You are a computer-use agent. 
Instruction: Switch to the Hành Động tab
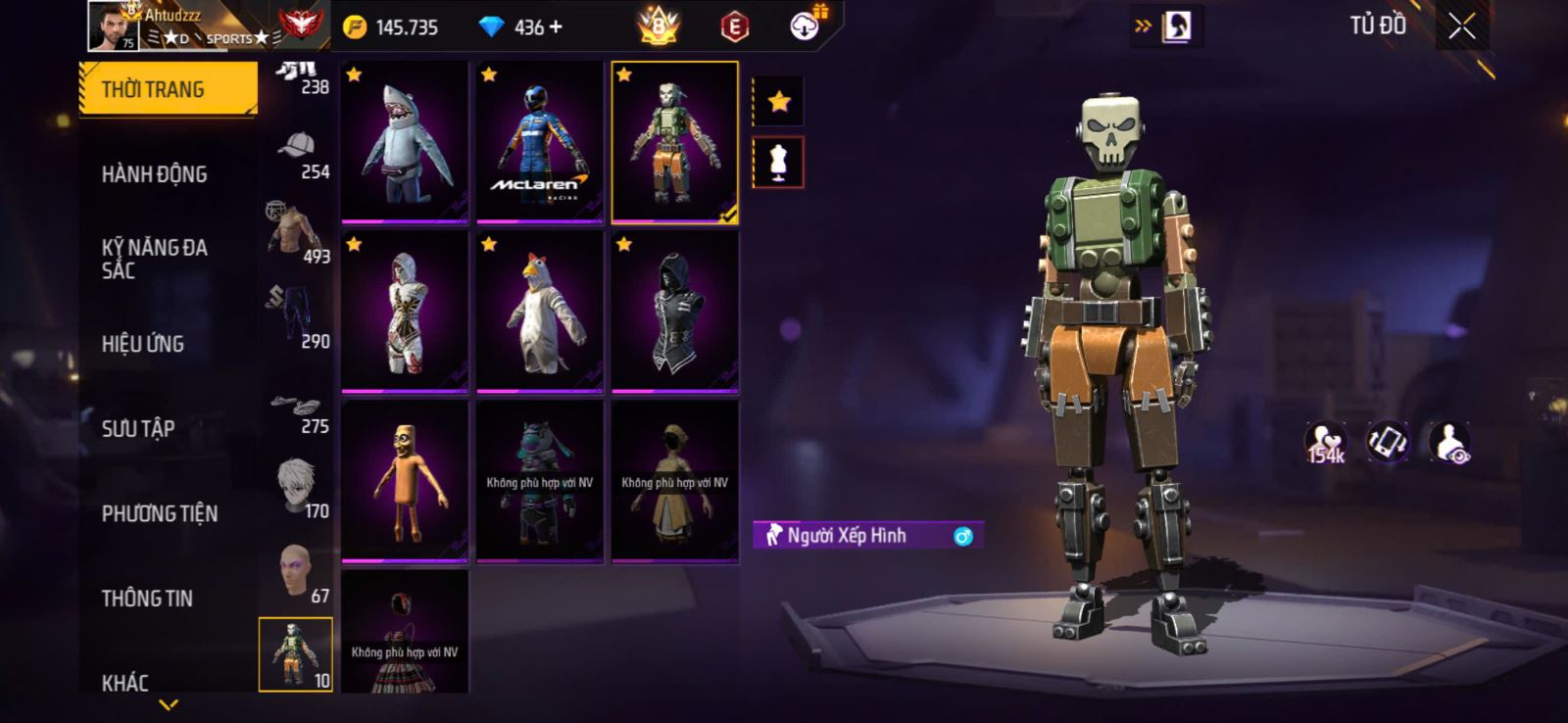point(155,174)
